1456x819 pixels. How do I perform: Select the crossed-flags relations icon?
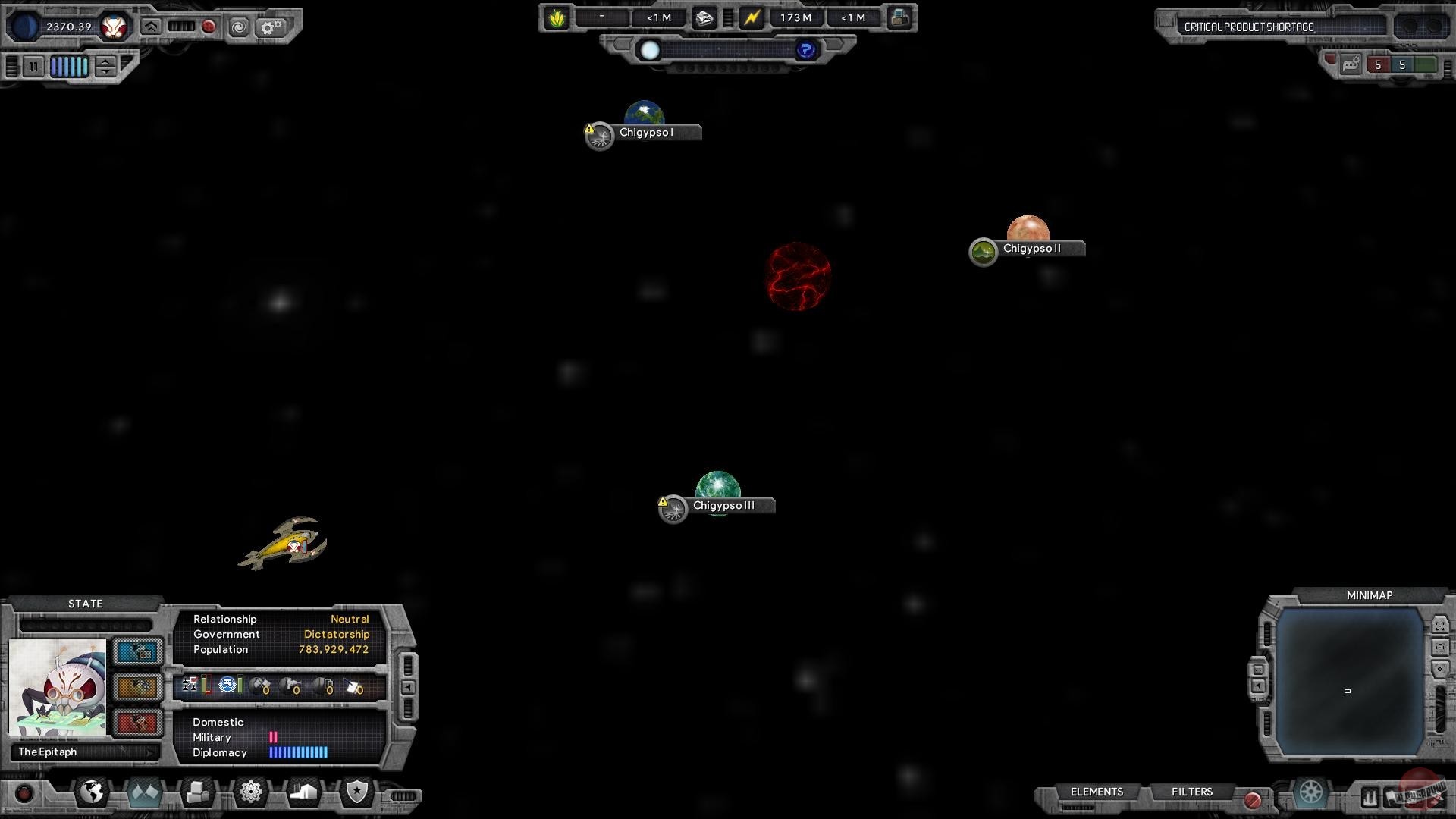point(144,792)
